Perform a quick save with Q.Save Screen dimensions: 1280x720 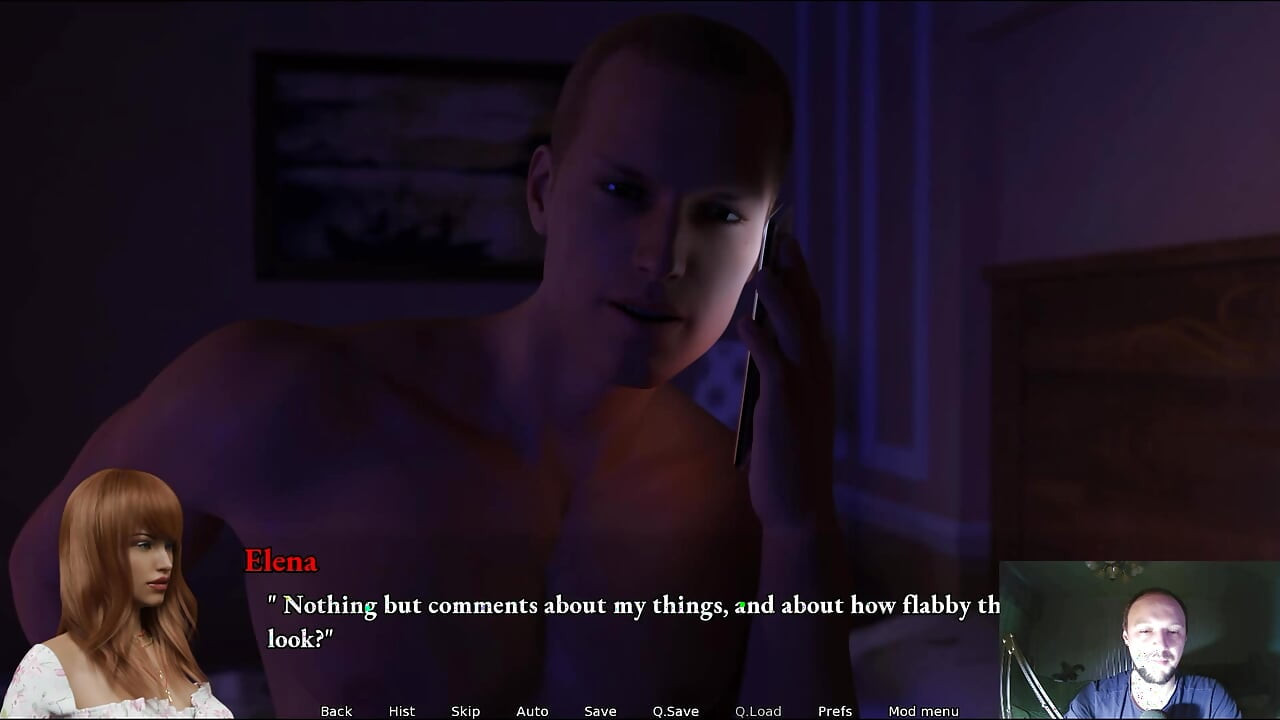675,711
